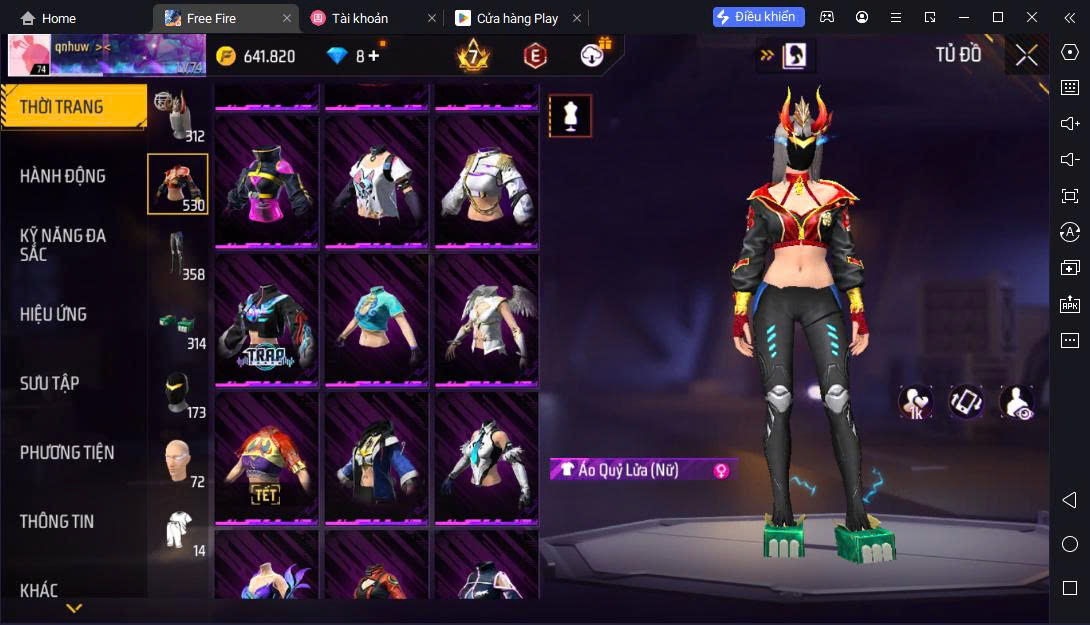Open the Hành Động category

pos(63,176)
